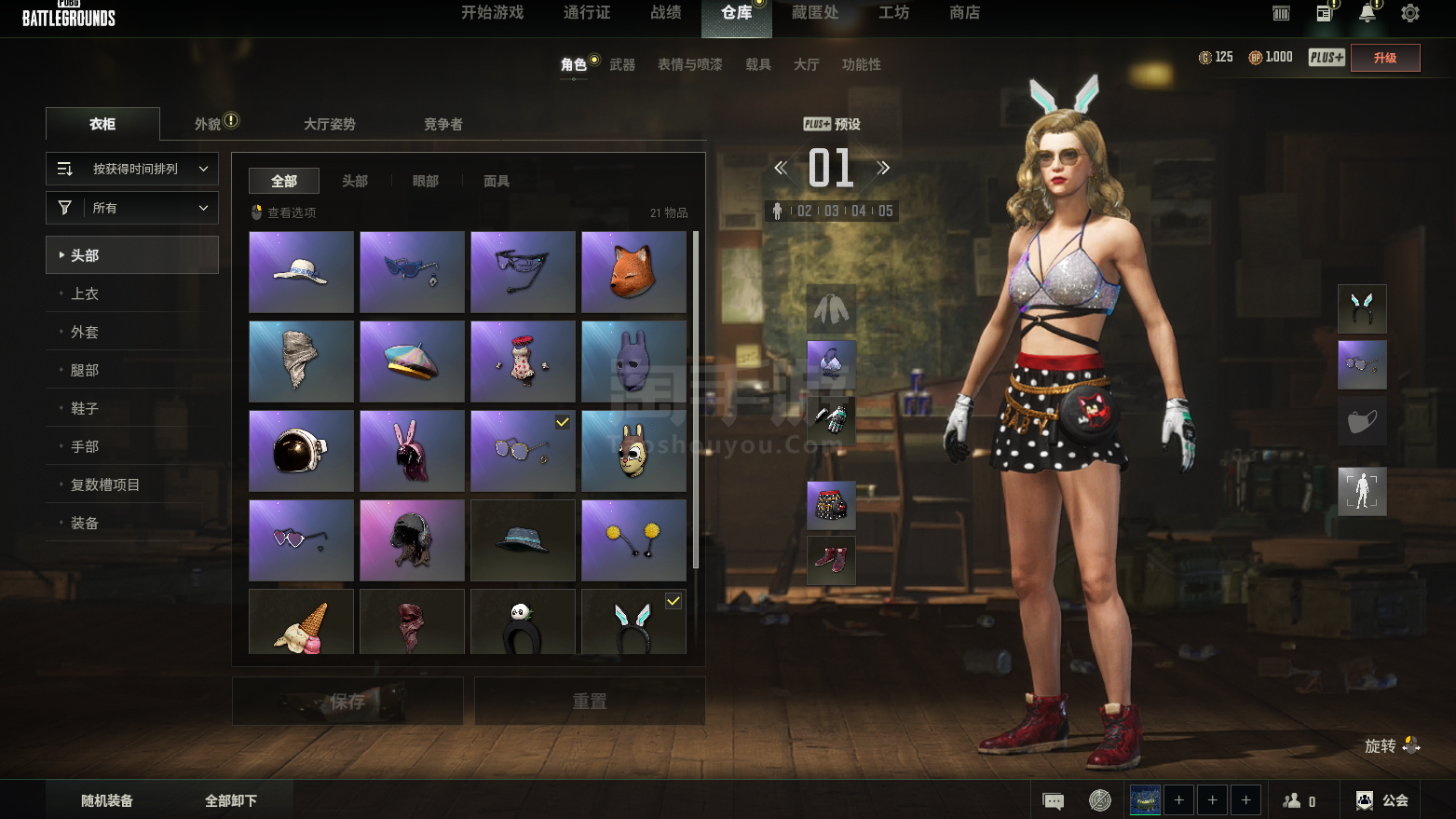Open the 所有 filter dropdown
The image size is (1456, 819).
pyautogui.click(x=132, y=208)
